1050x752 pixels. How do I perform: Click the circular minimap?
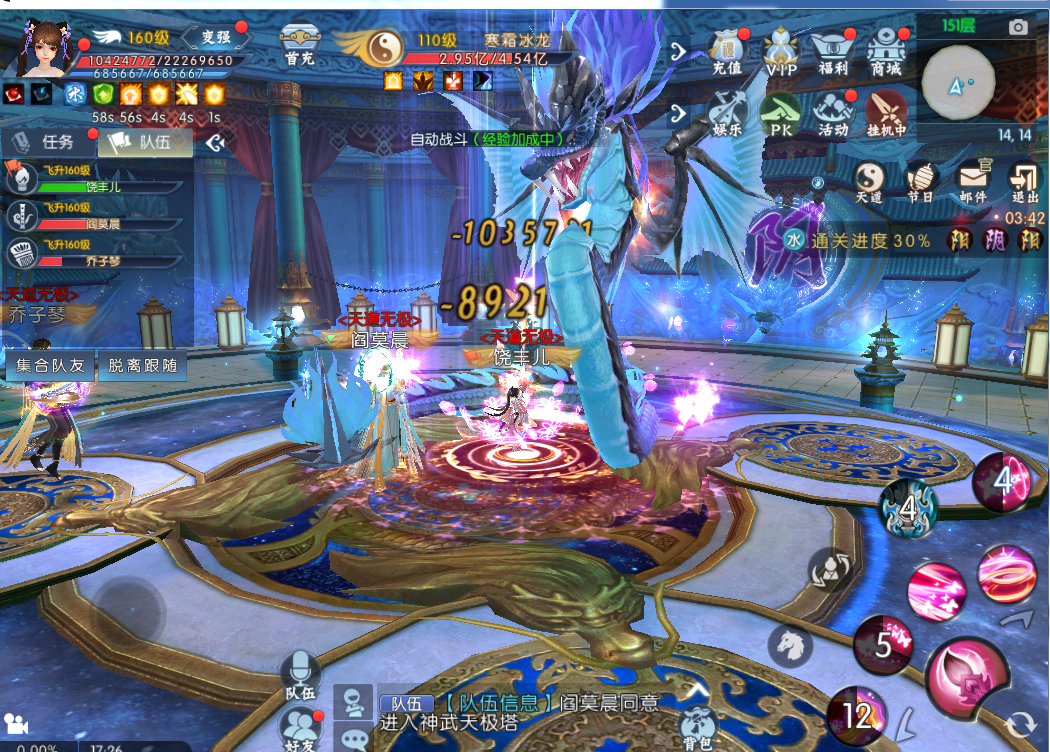point(958,86)
